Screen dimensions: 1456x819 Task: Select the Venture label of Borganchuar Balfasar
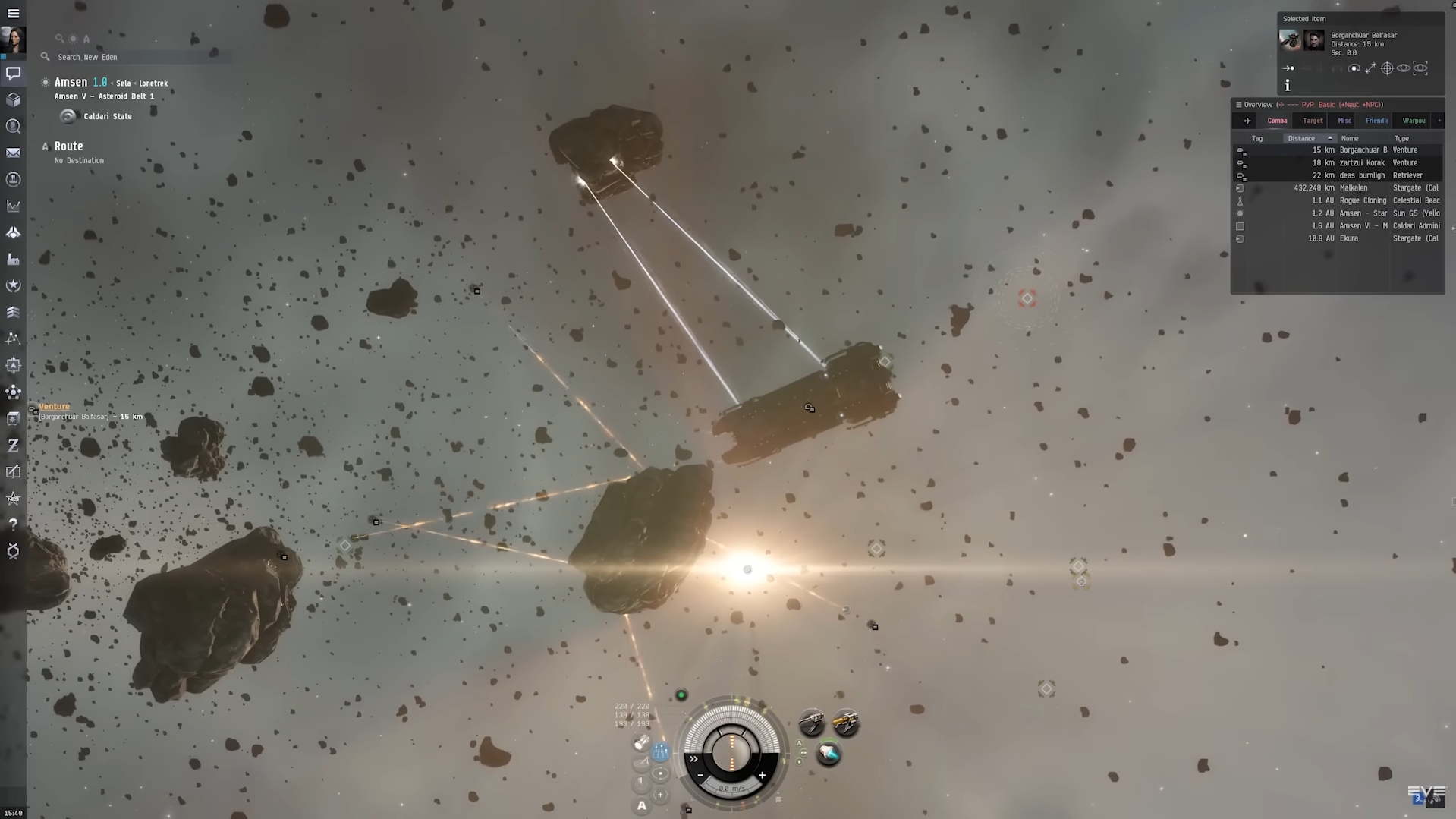point(54,406)
